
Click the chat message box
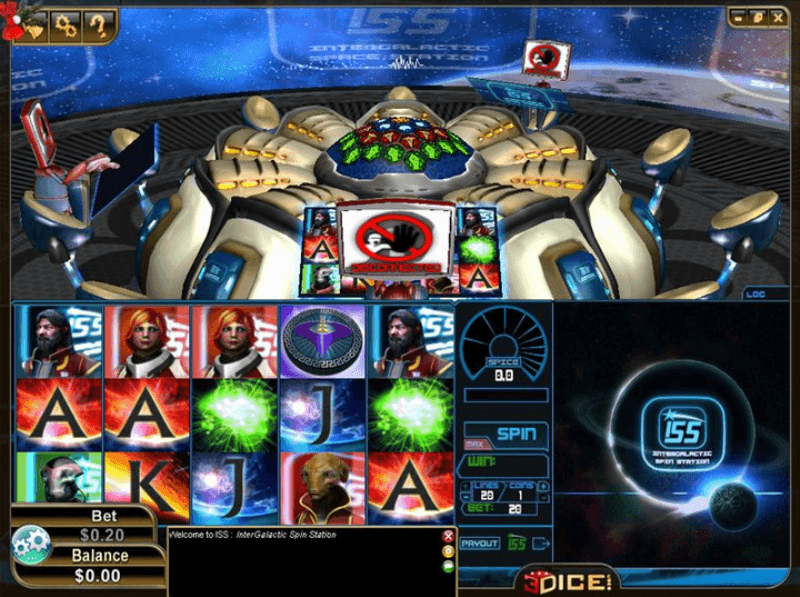300,565
